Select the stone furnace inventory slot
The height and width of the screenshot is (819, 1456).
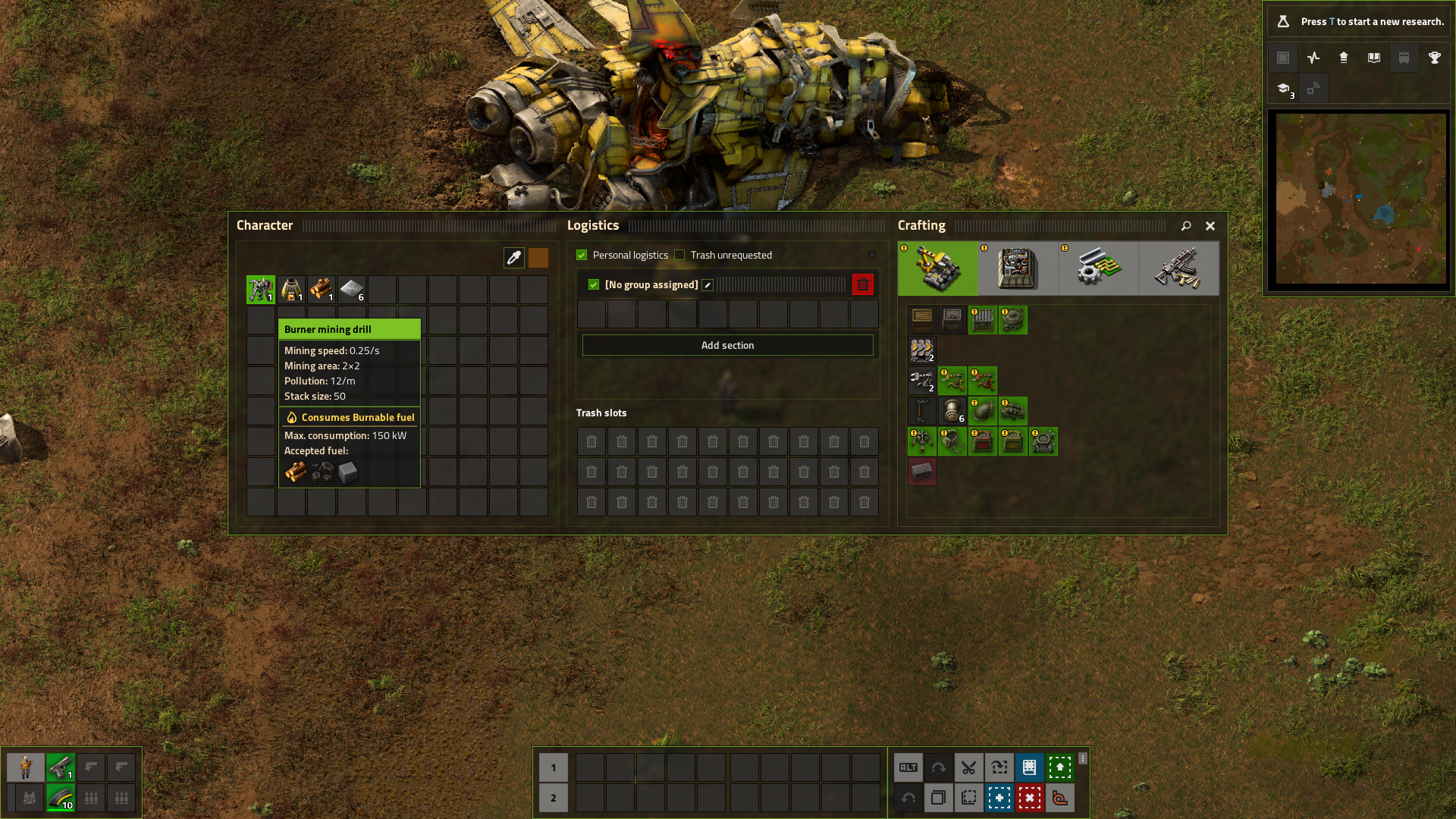tap(291, 290)
